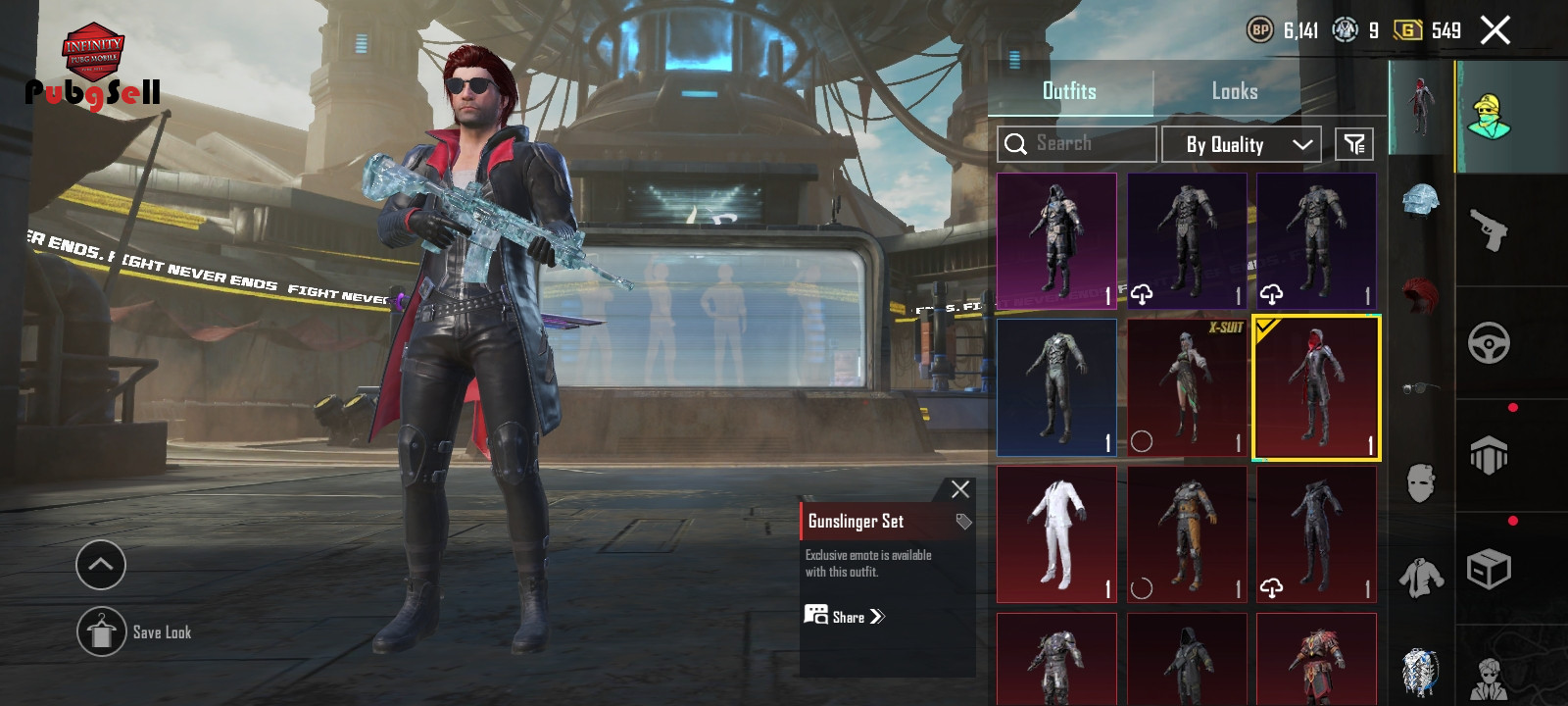The image size is (1568, 706).
Task: Open the By Quality sort dropdown
Action: (1241, 144)
